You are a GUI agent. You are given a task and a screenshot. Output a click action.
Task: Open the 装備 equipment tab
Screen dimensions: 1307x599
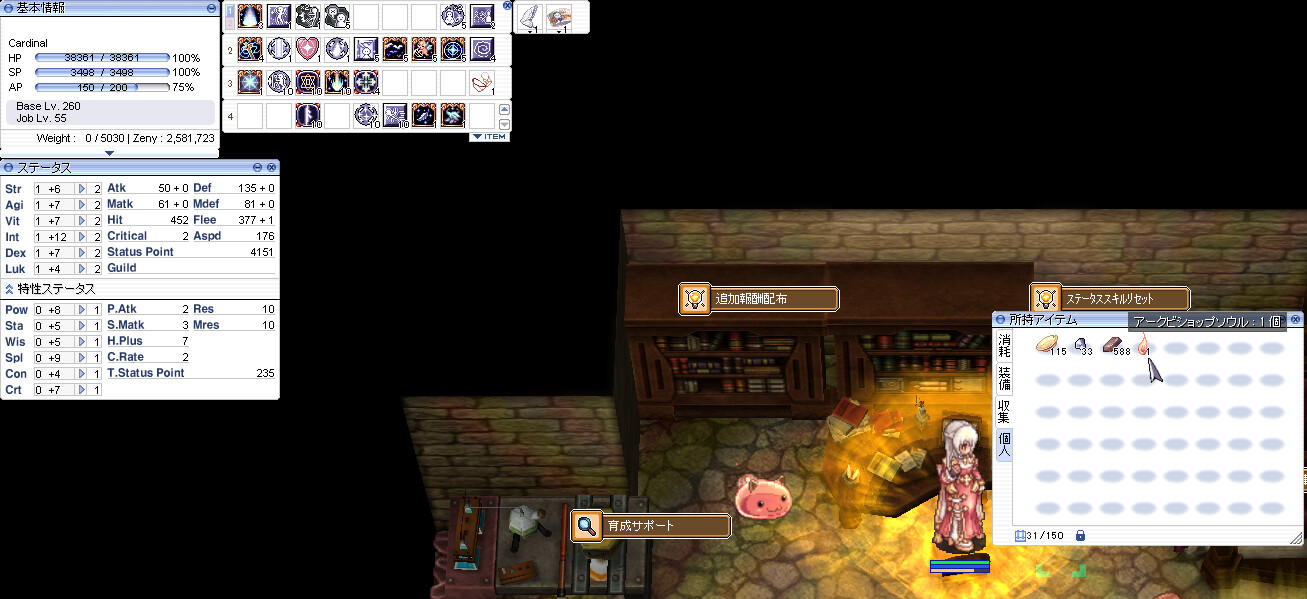1004,379
